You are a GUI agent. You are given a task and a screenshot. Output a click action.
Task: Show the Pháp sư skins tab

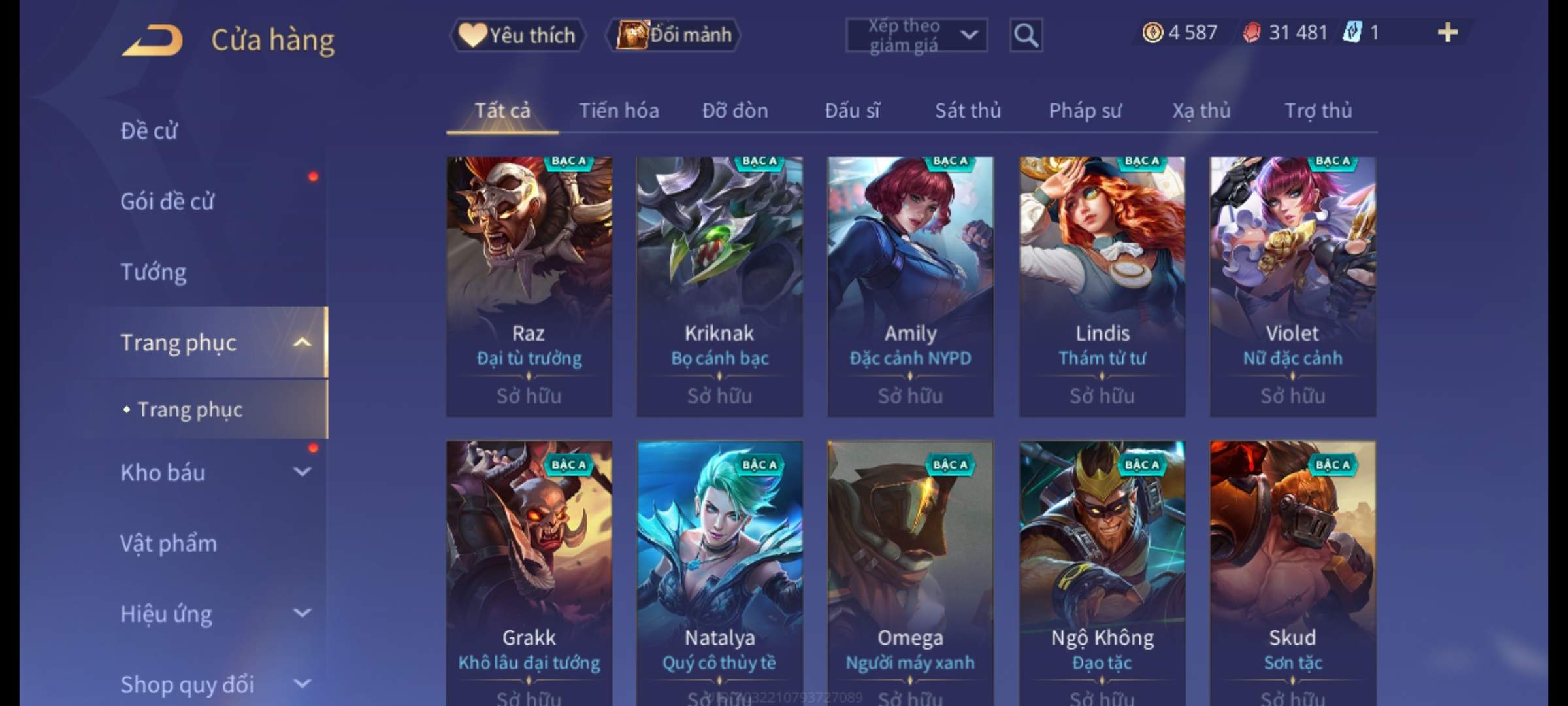coord(1085,111)
